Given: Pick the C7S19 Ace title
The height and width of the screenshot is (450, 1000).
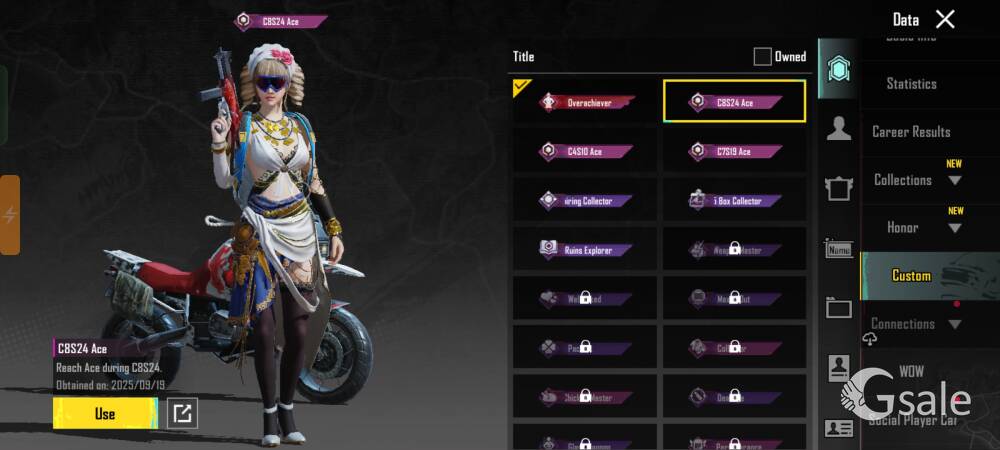Looking at the screenshot, I should point(735,151).
